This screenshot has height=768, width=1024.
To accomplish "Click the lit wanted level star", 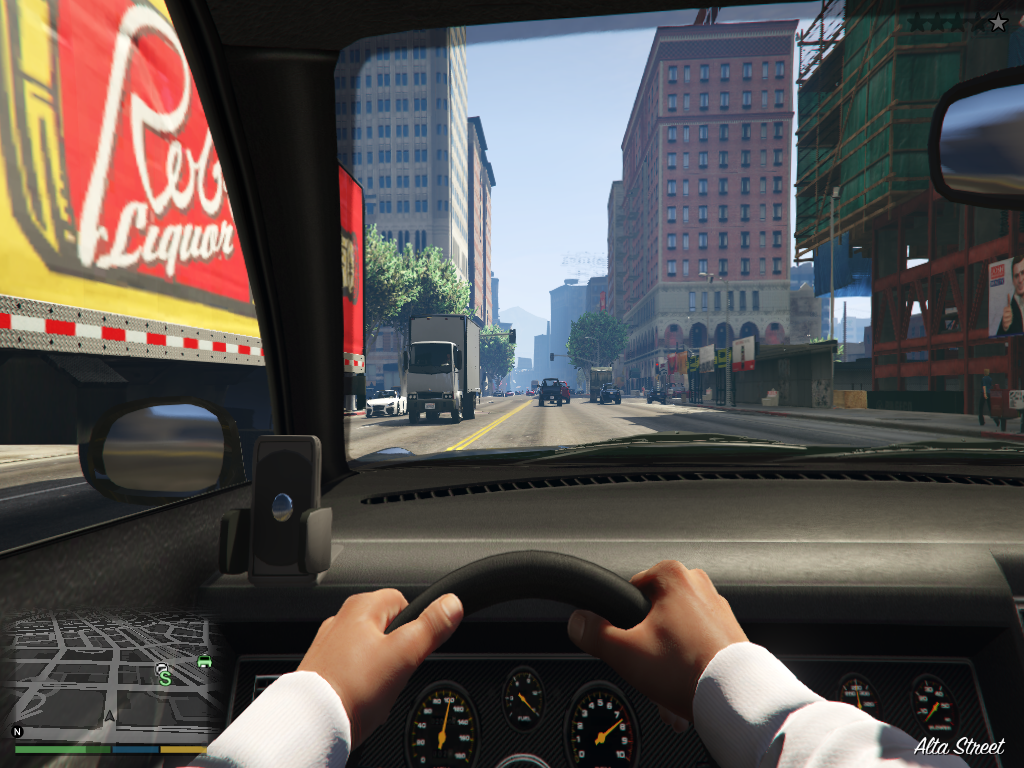I will coord(998,22).
